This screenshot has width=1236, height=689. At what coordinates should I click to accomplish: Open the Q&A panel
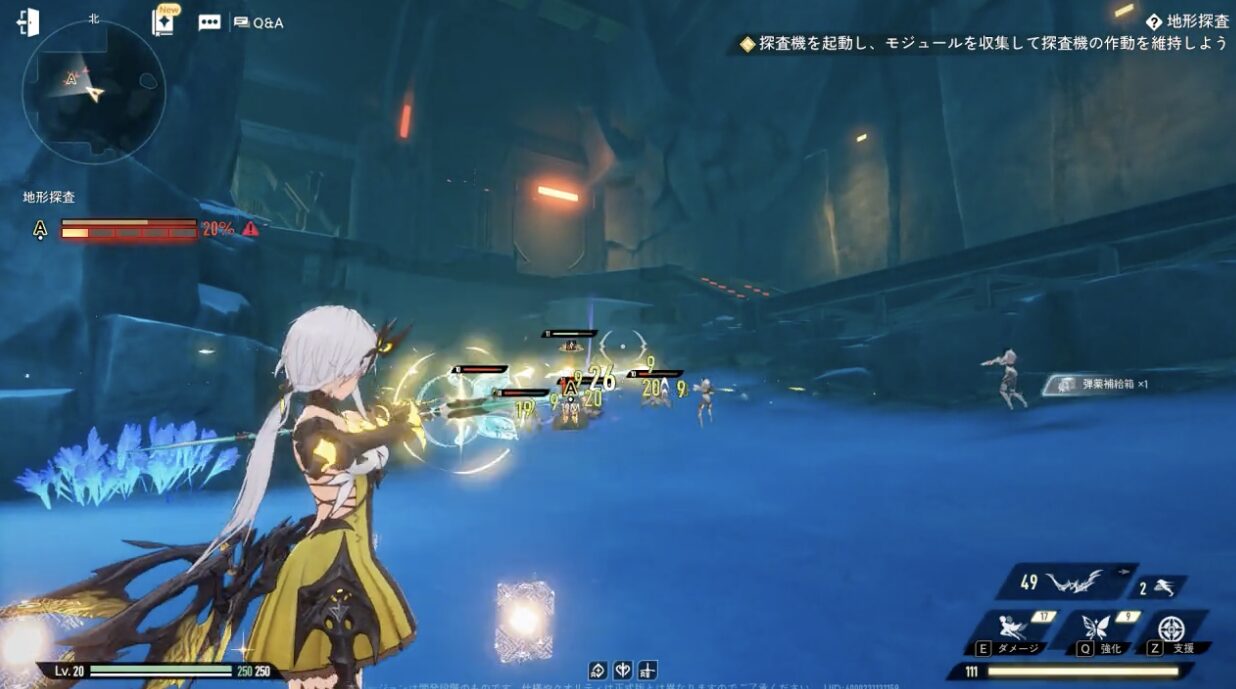[258, 22]
